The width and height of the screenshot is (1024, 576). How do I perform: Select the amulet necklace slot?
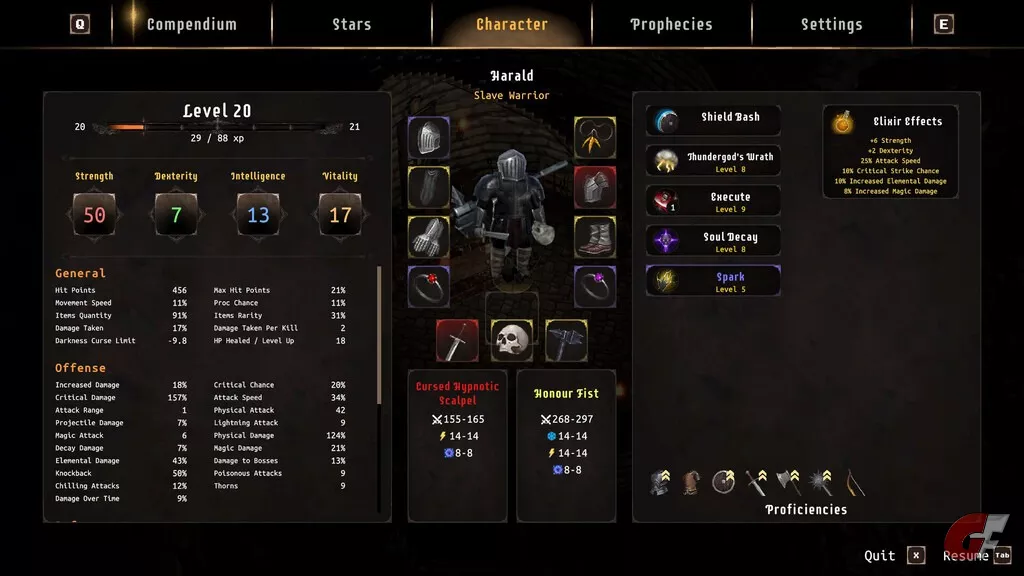(x=595, y=138)
